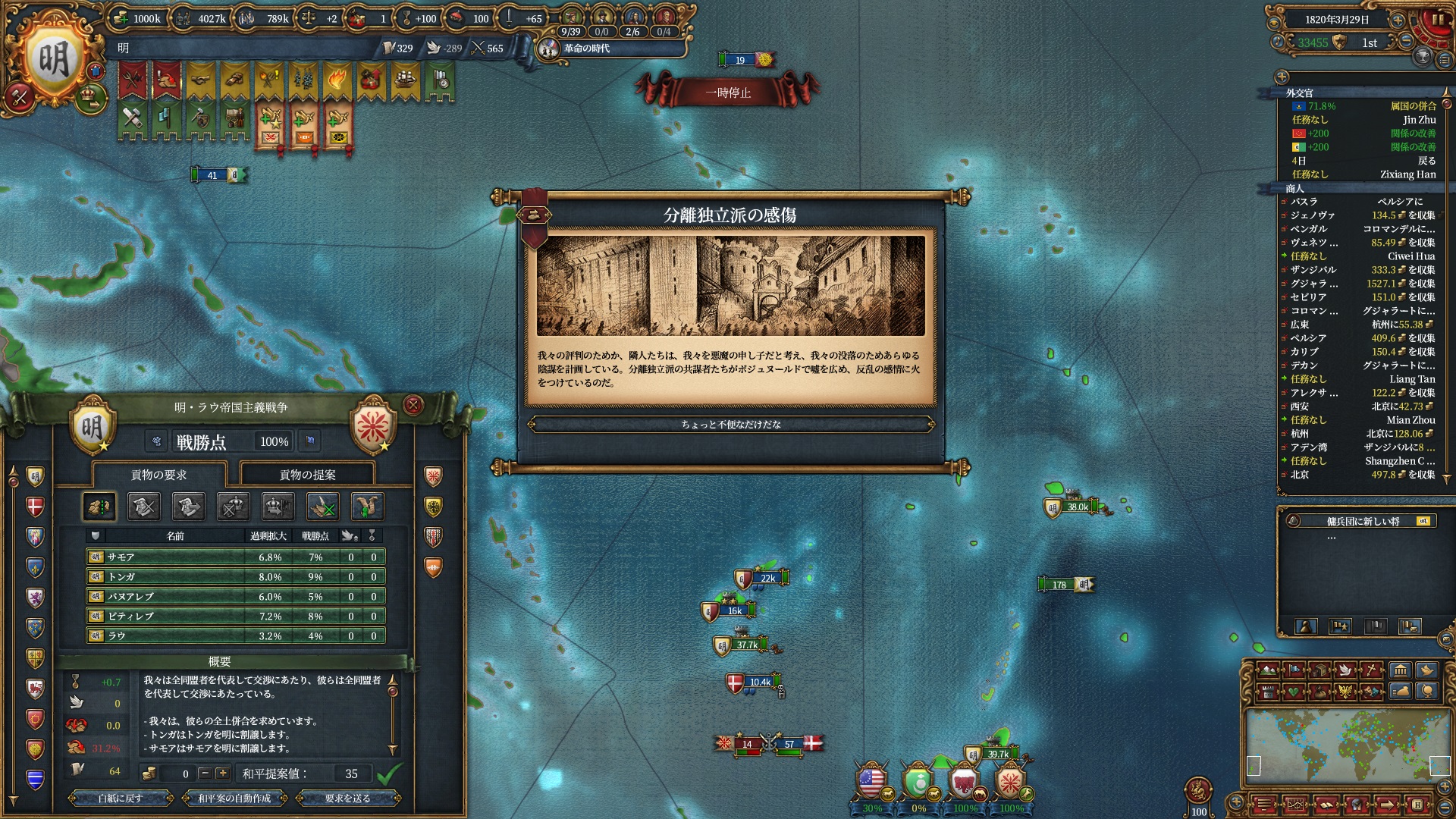This screenshot has height=819, width=1456.
Task: Click 和平案の自動作成 button
Action: pos(234,799)
